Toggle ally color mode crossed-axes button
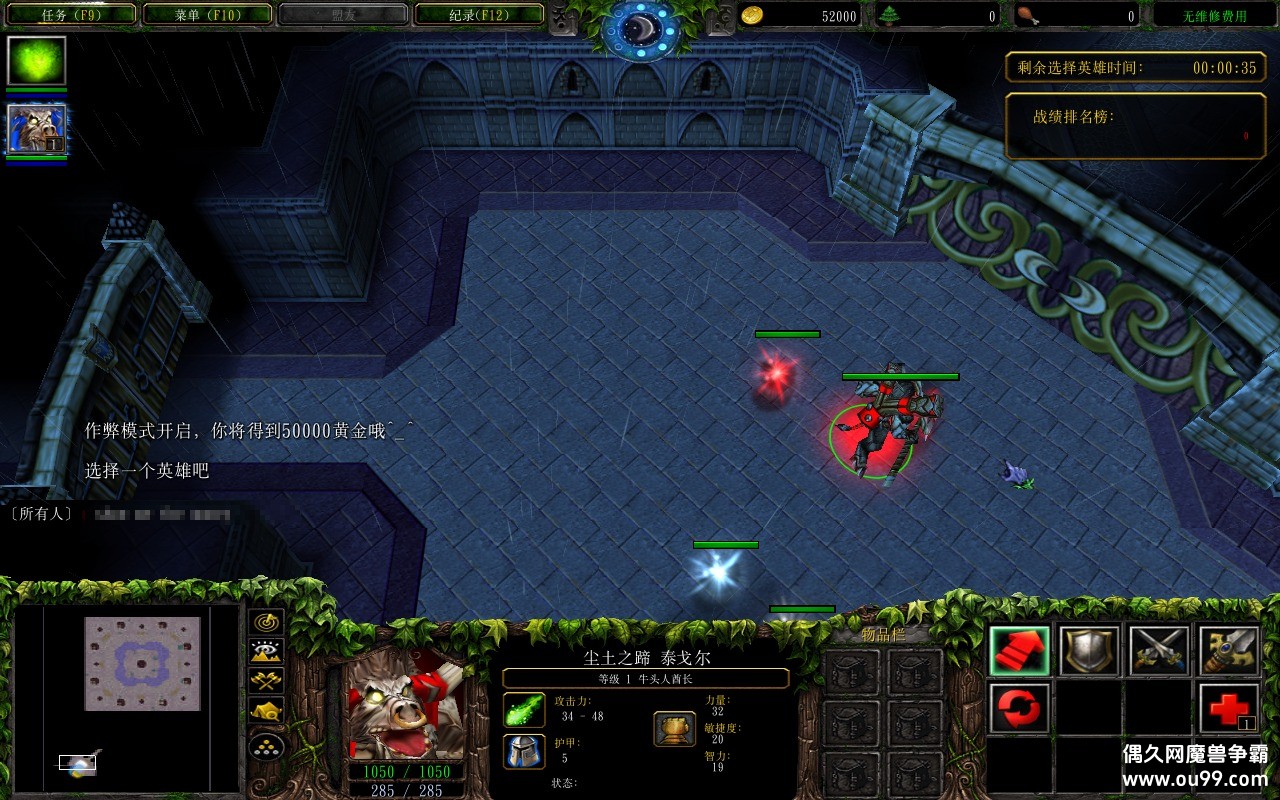The image size is (1280, 800). click(267, 682)
